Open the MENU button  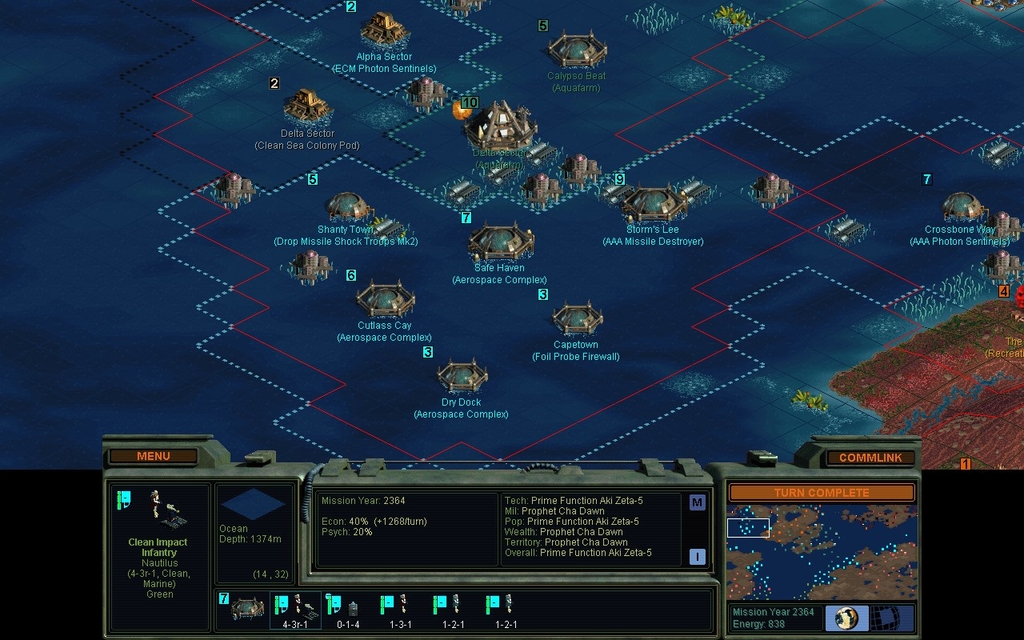click(153, 456)
